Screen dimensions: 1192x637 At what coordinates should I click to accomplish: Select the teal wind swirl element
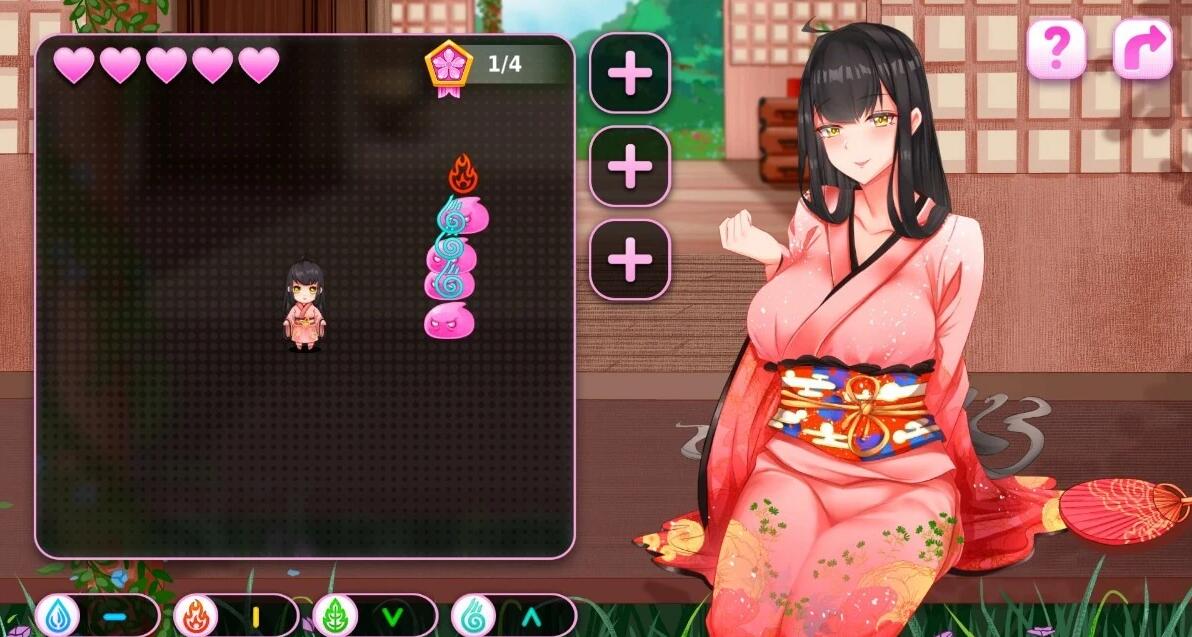coord(474,616)
